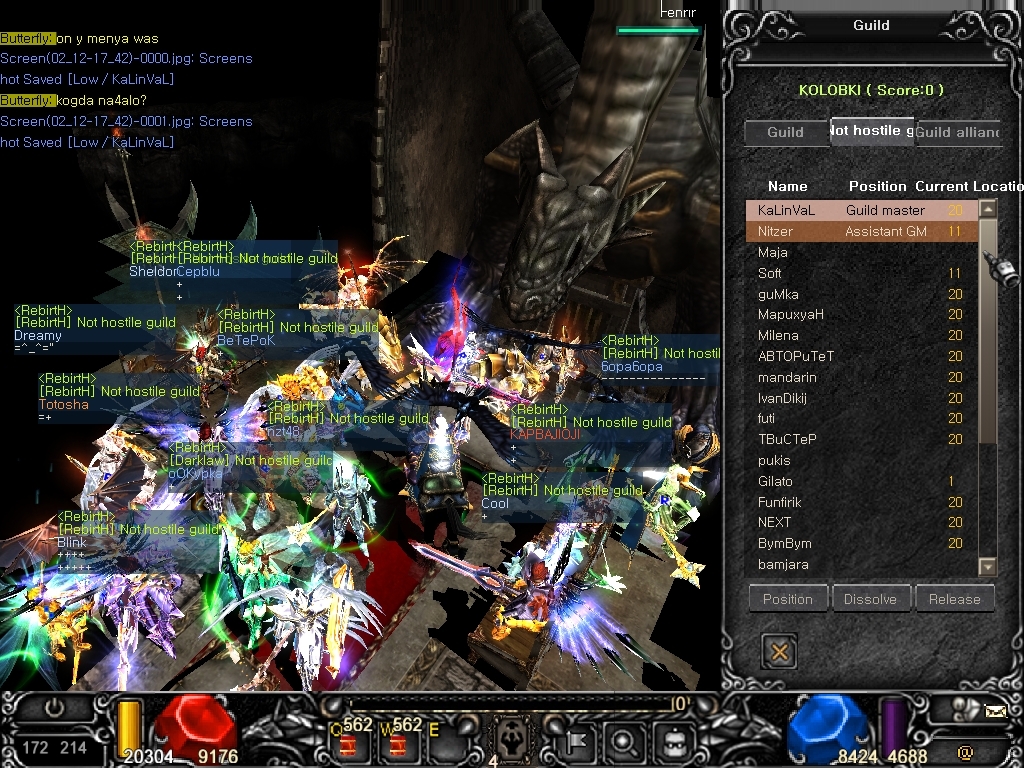
Task: Open the Guild alliance tab
Action: 957,132
